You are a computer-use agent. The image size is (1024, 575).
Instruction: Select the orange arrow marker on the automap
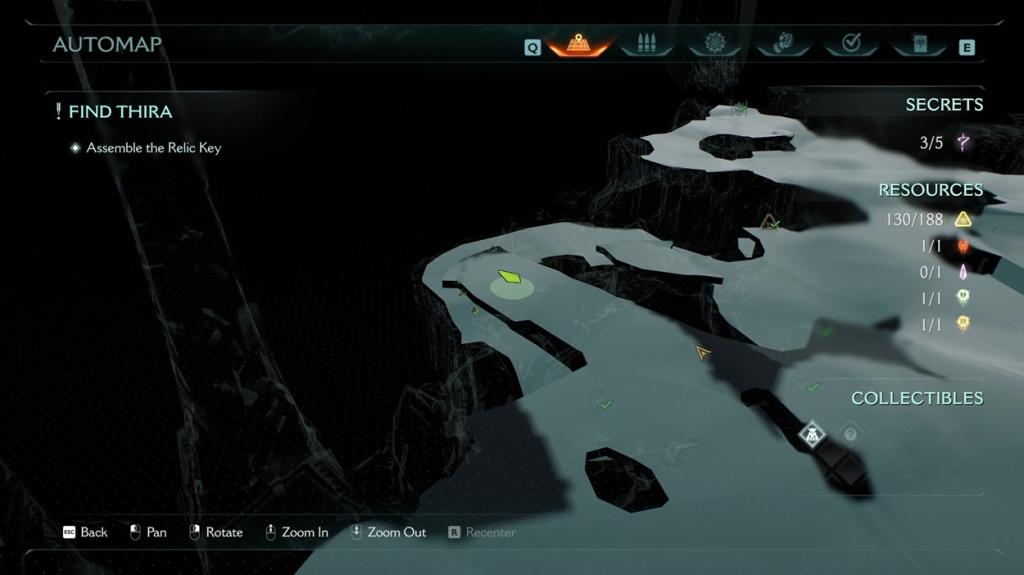tap(703, 352)
